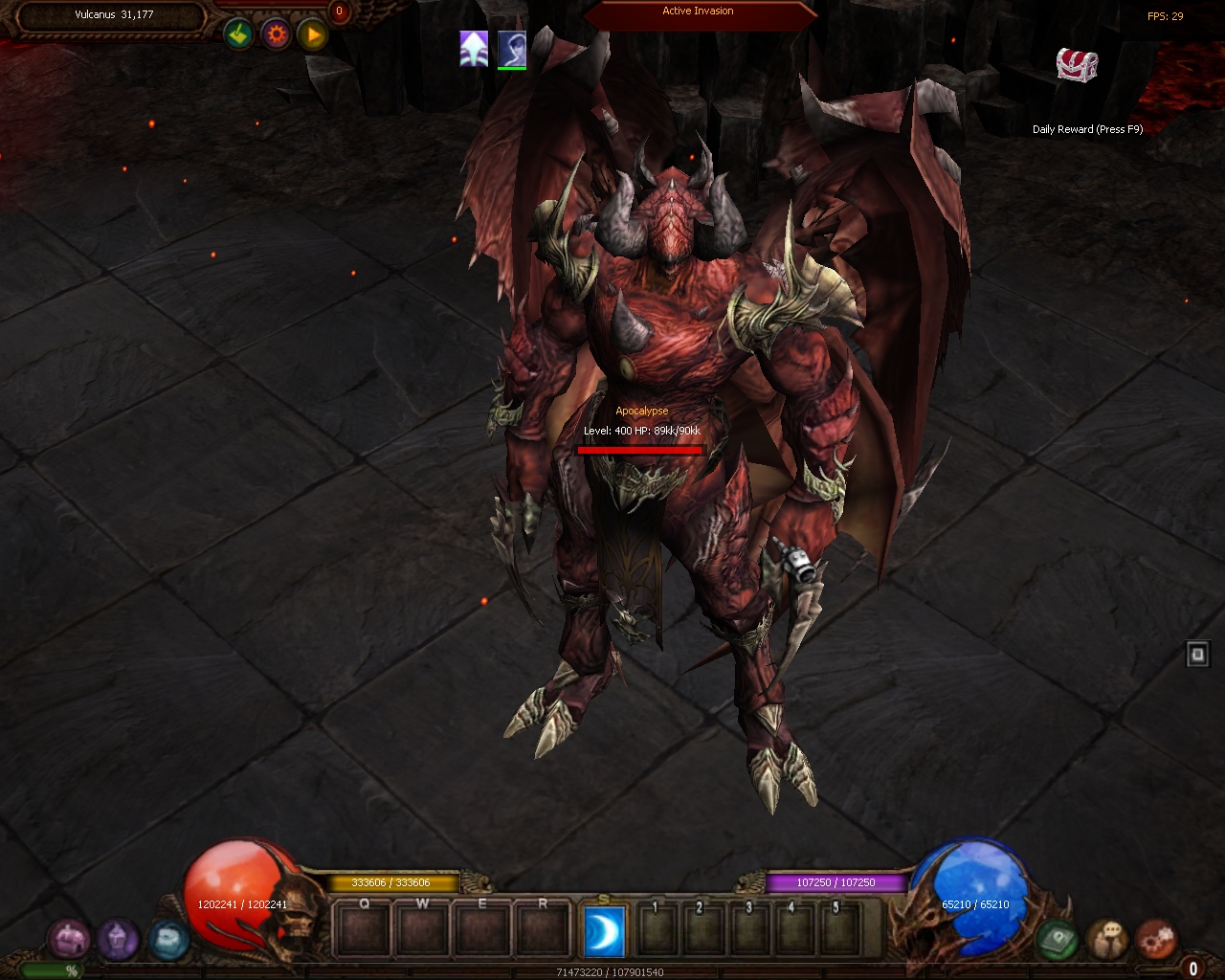Open the Daily Reward chest
1225x980 pixels.
1077,65
